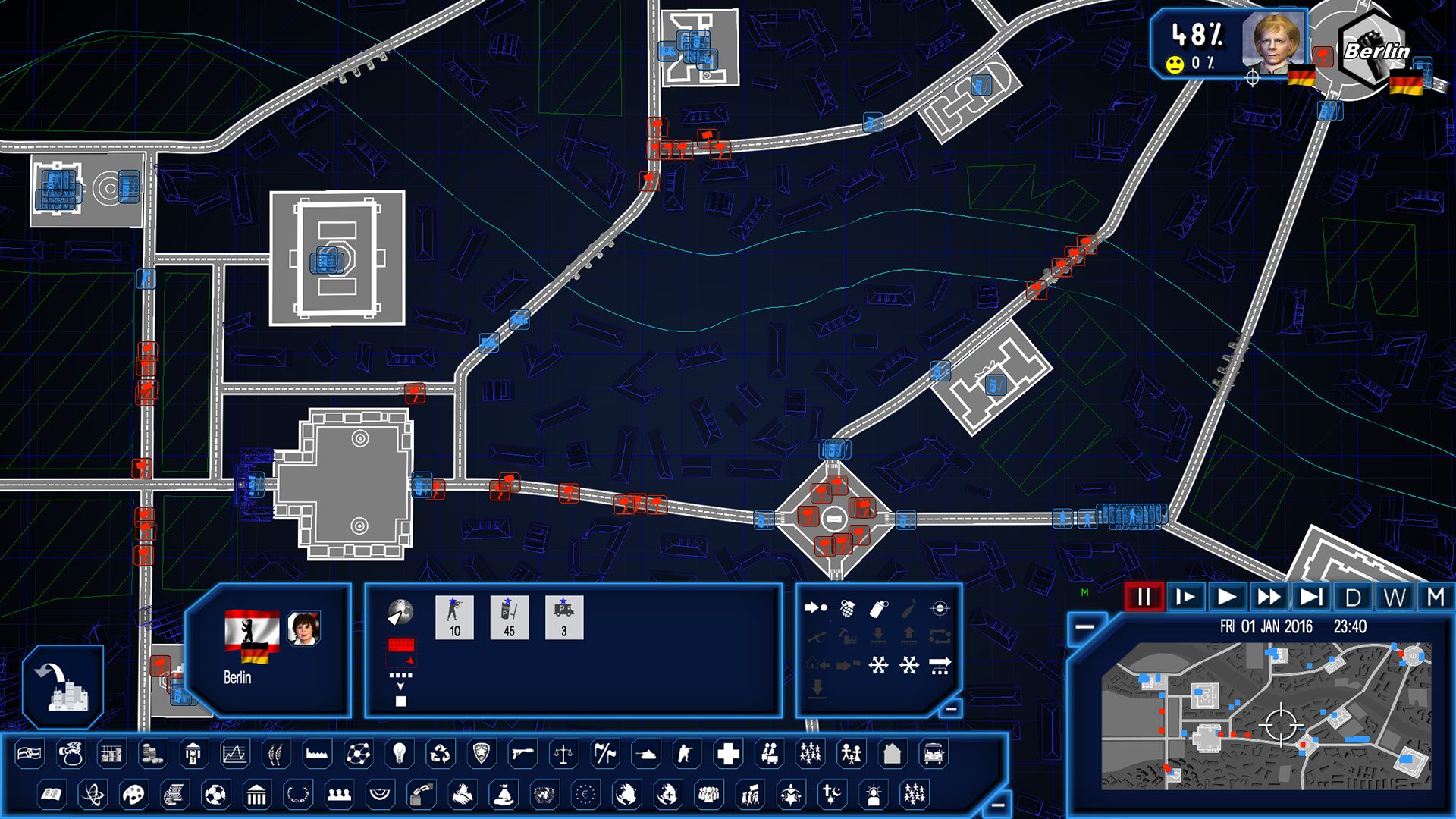Pause the simulation with the pause button
Screen dimensions: 1456x819
click(x=1144, y=597)
